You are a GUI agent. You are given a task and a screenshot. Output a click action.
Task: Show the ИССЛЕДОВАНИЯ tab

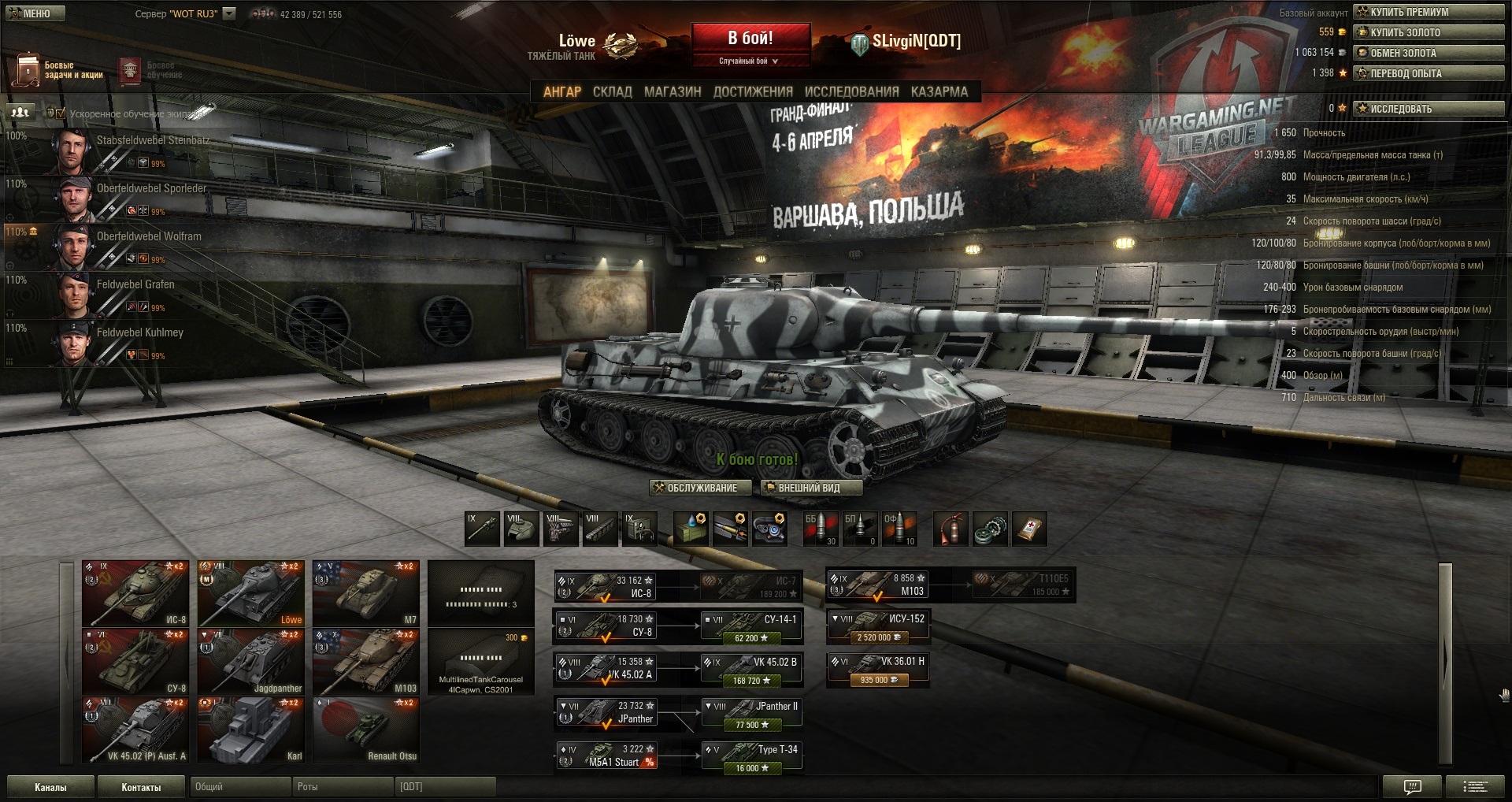pyautogui.click(x=851, y=91)
